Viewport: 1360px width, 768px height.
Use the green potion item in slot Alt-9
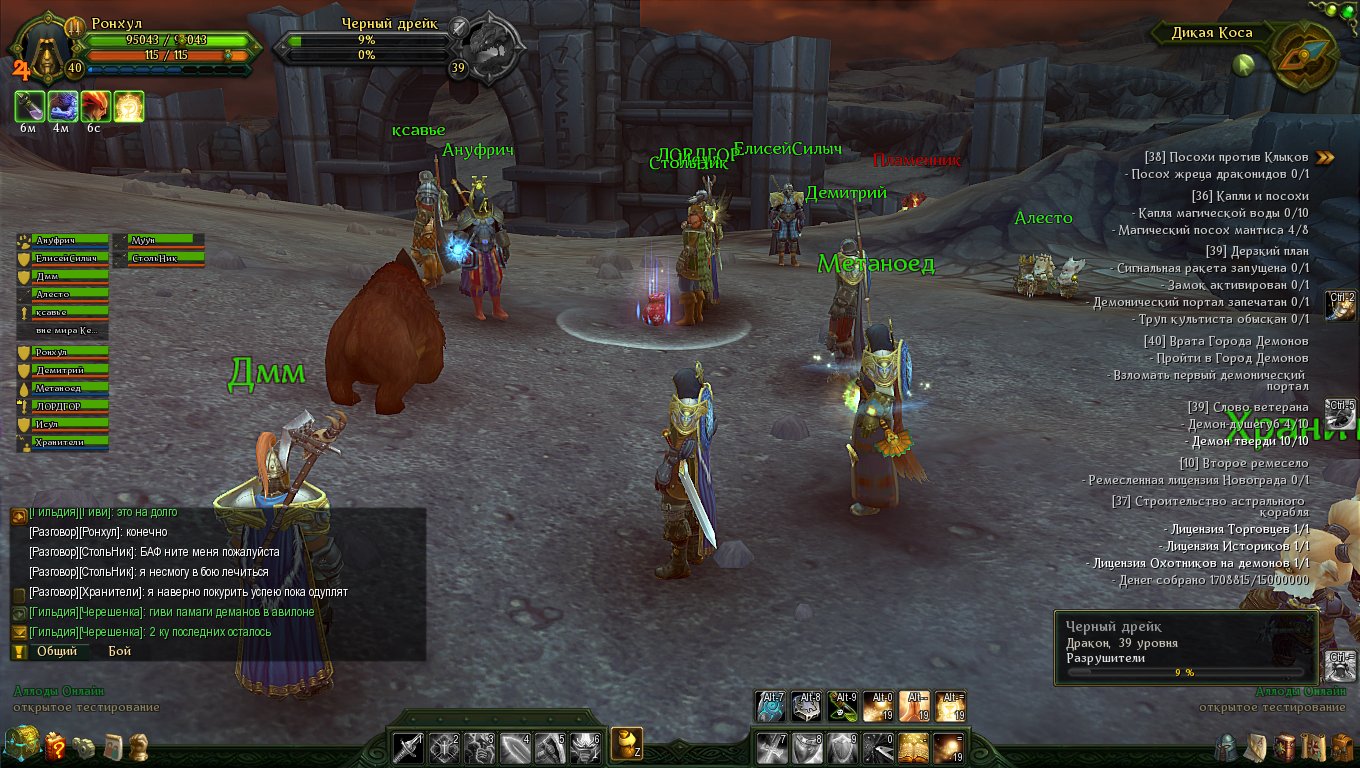coord(841,707)
